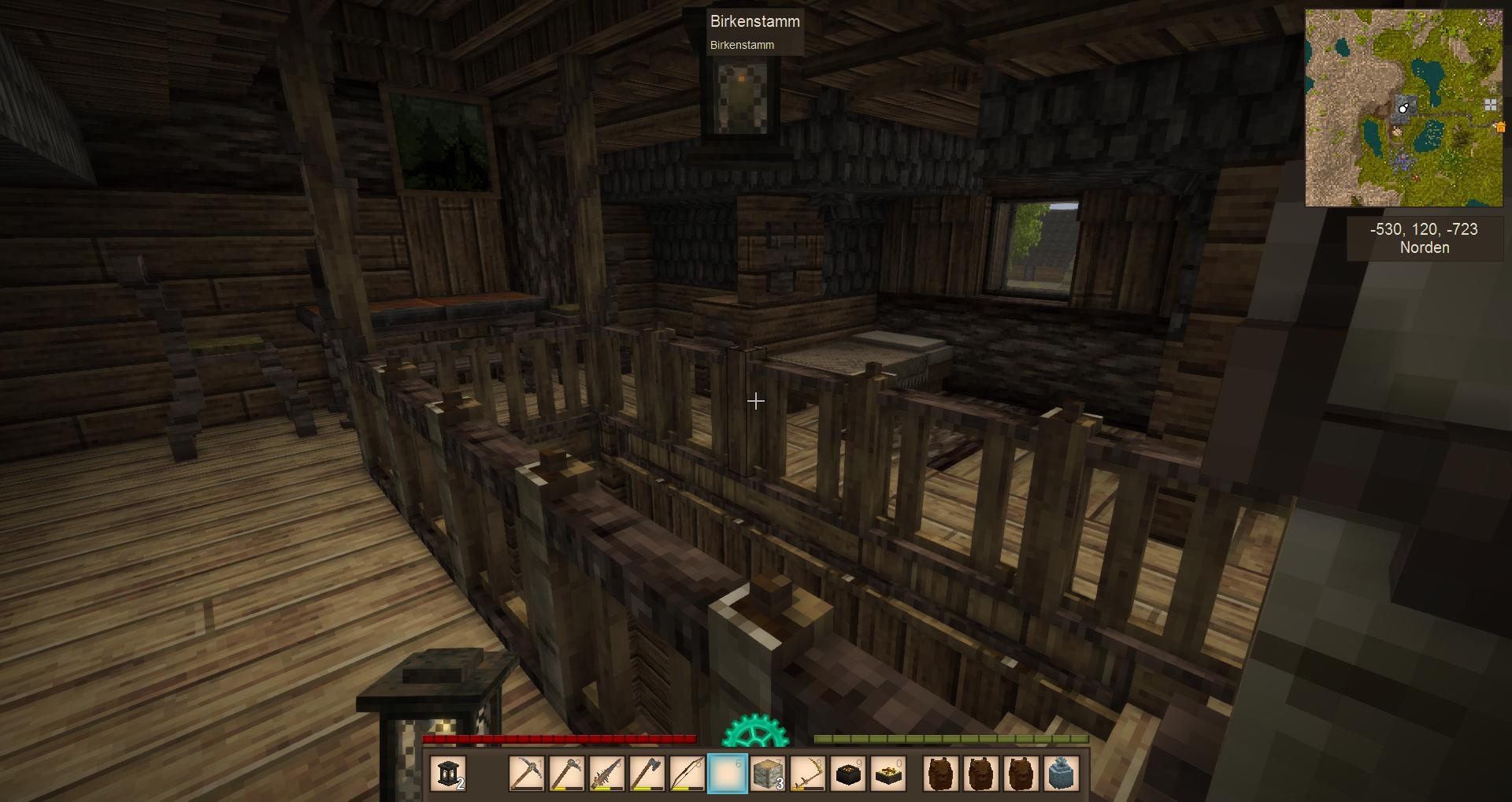Equip the bow from the hotbar
This screenshot has height=802, width=1512.
click(687, 774)
